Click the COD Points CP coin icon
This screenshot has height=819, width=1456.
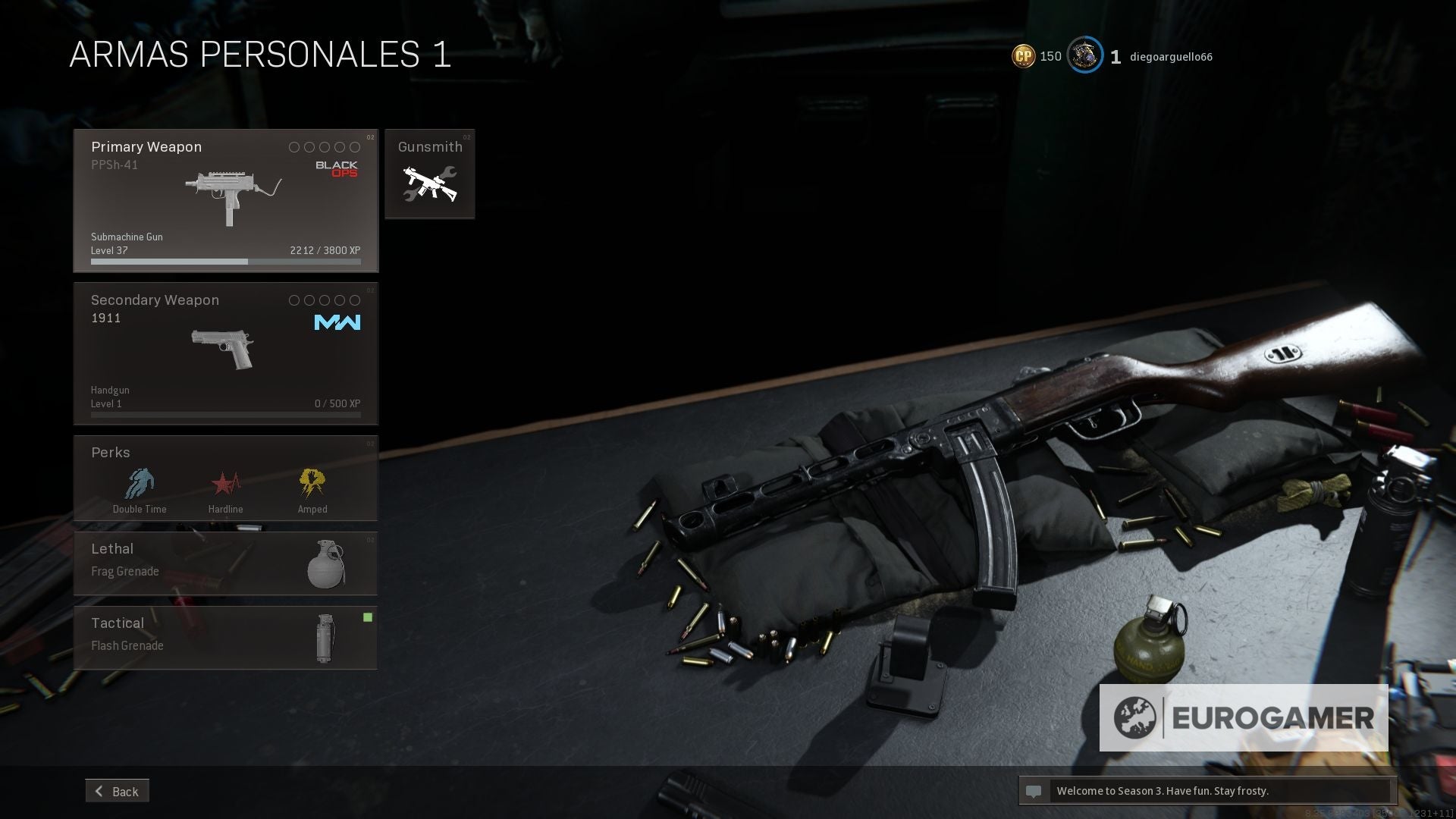tap(1024, 56)
